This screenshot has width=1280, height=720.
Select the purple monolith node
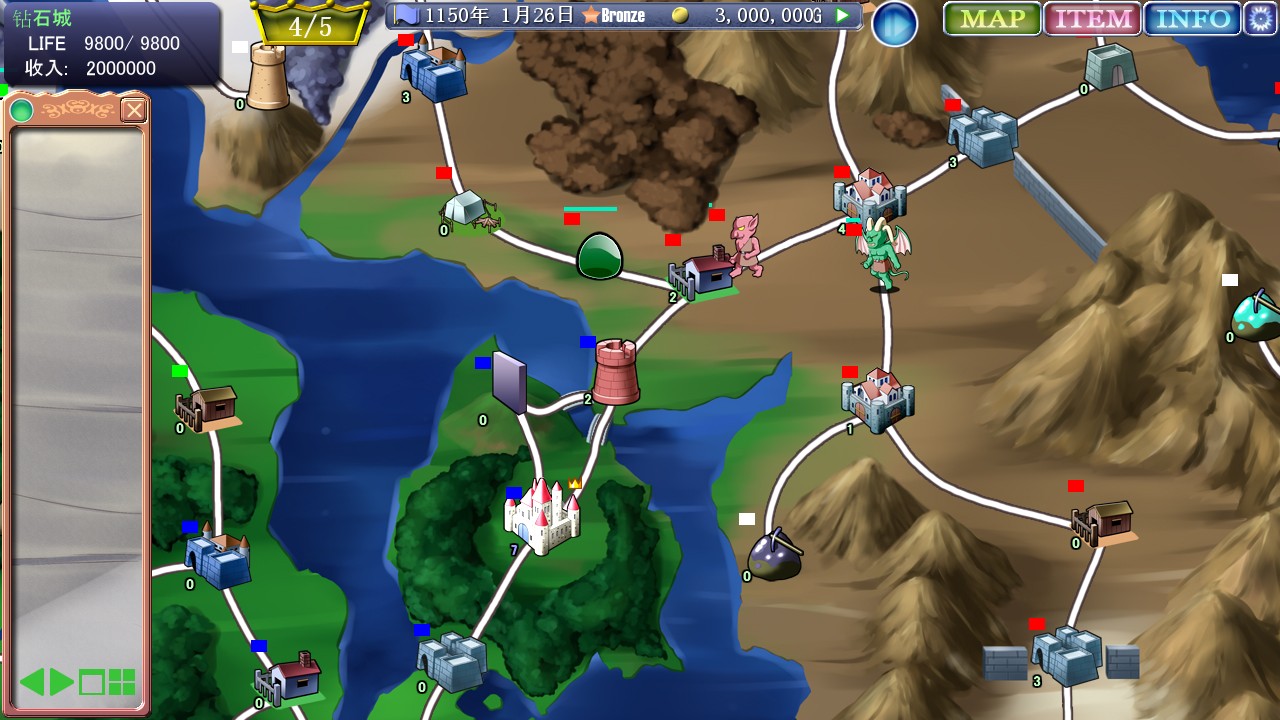point(509,382)
